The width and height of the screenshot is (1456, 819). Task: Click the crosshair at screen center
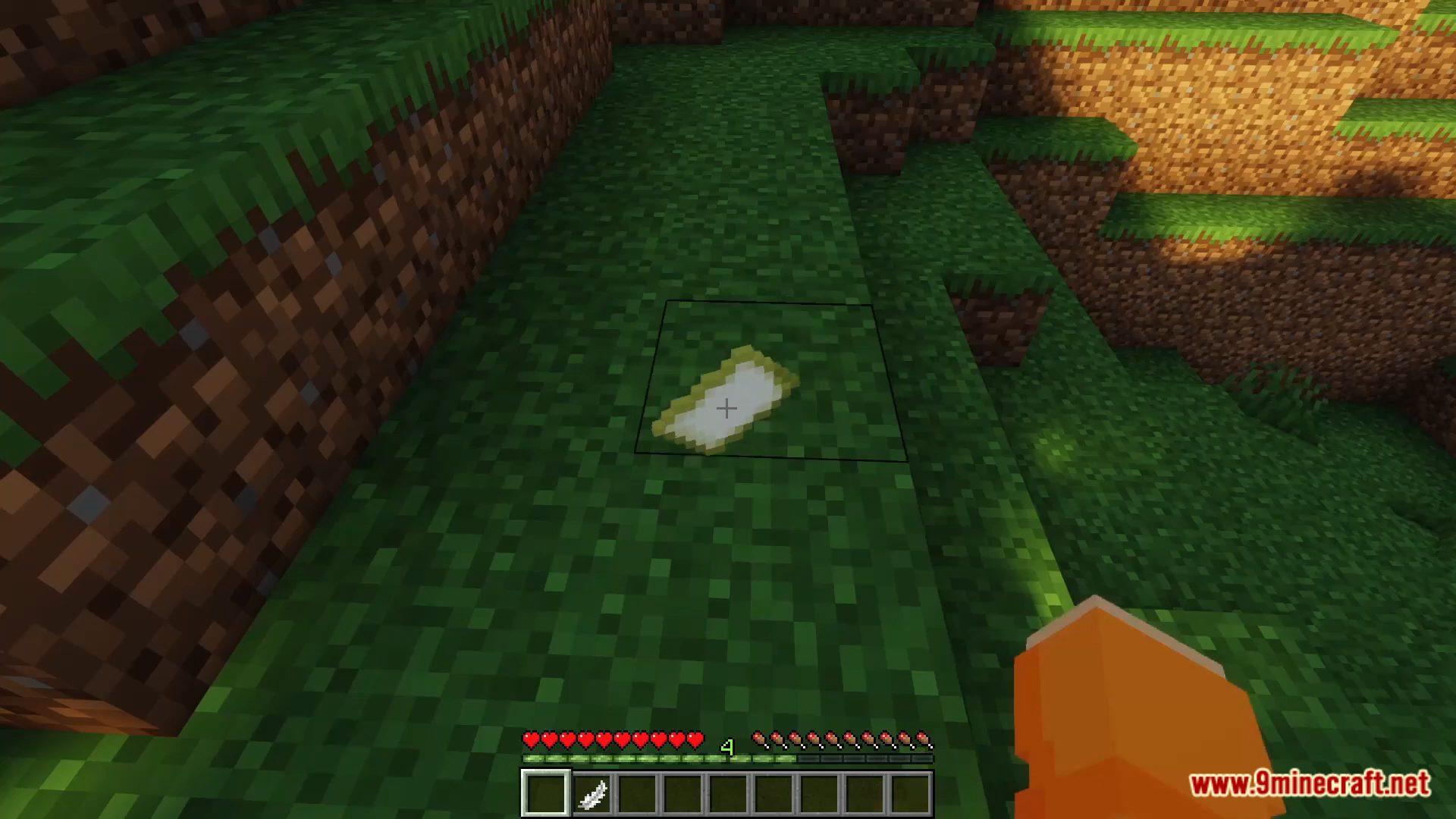726,409
